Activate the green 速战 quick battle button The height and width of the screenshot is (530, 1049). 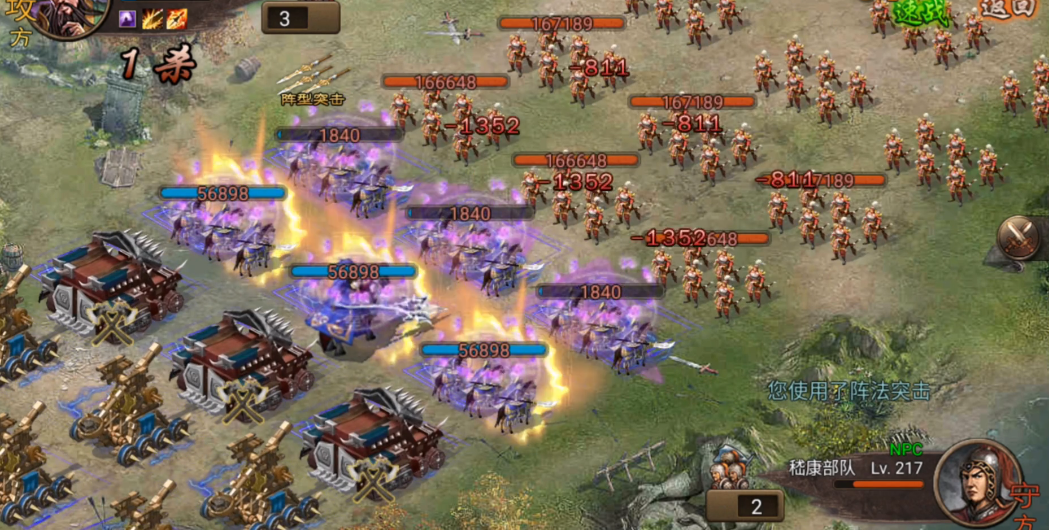coord(919,12)
